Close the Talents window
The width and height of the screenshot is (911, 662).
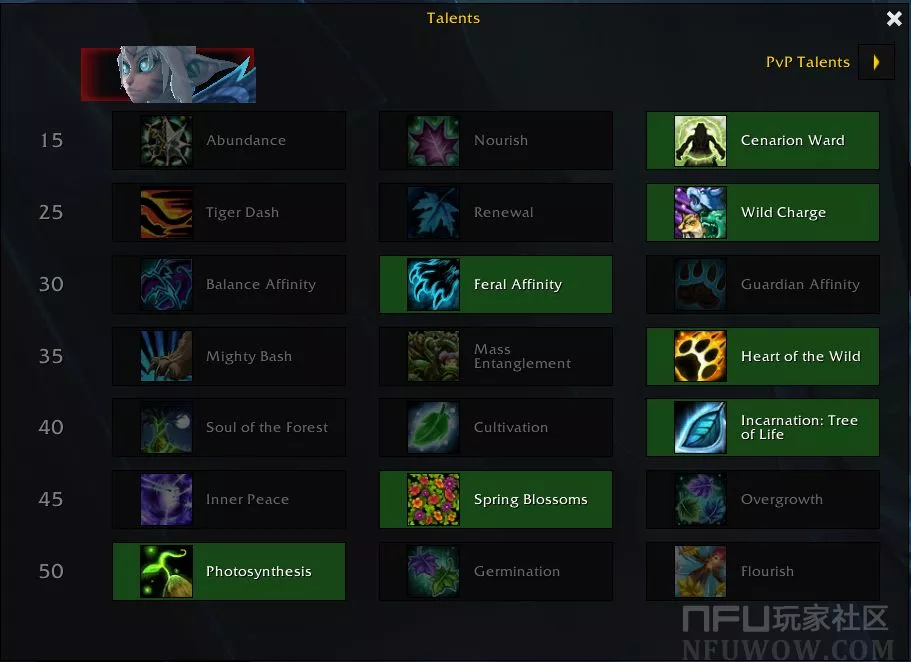(894, 18)
